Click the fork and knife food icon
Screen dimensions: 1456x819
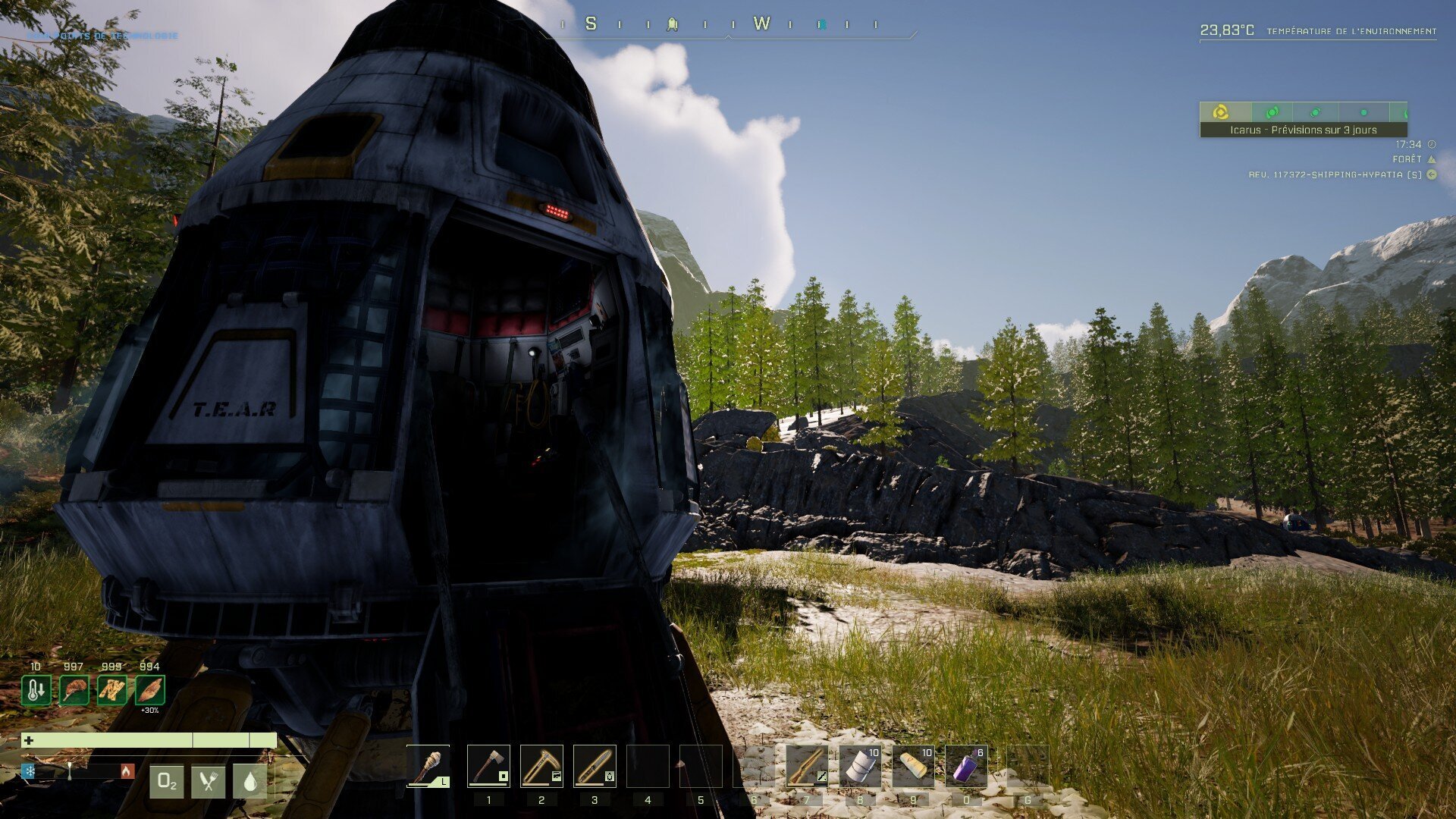tap(209, 782)
